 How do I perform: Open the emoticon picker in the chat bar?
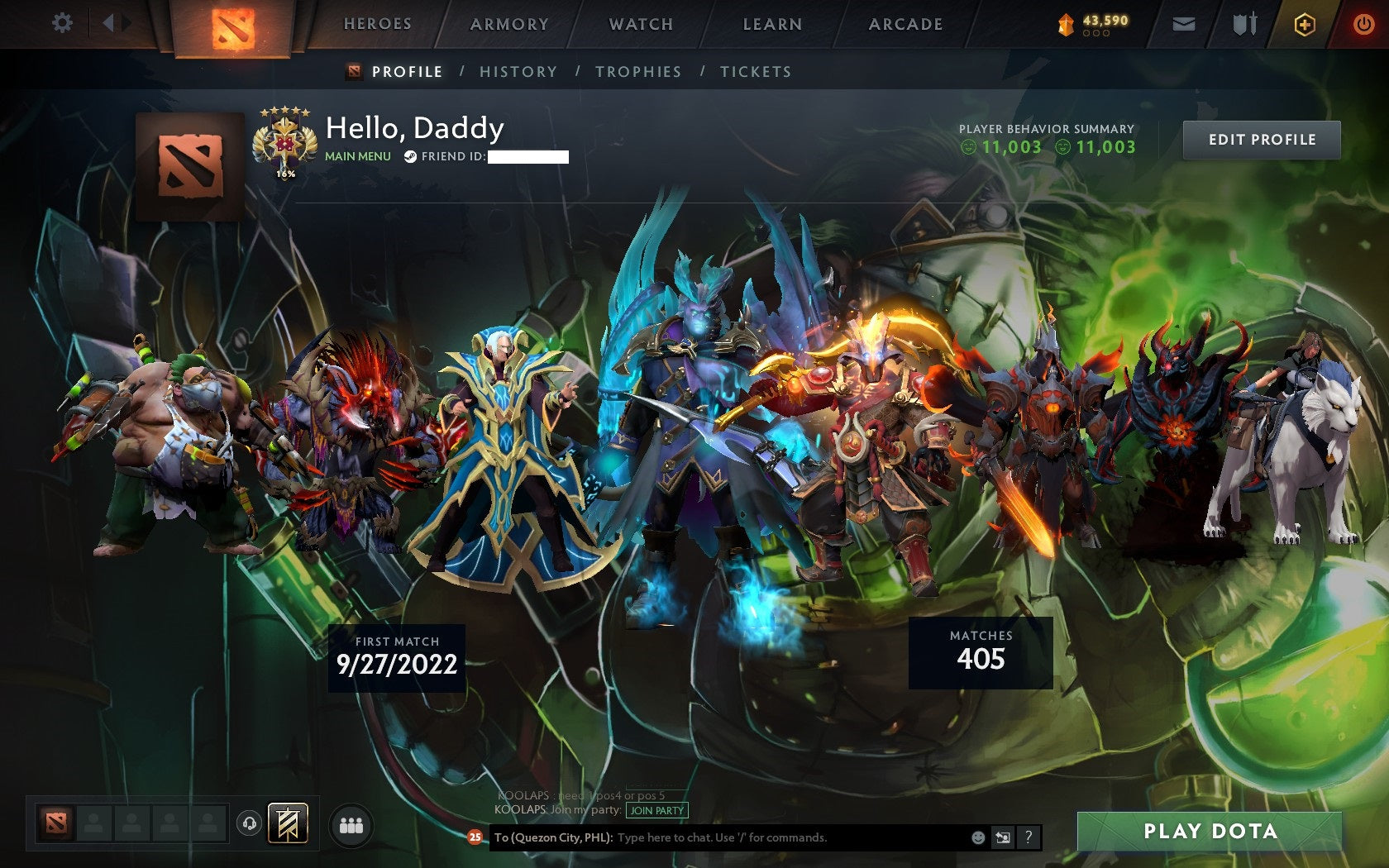tap(981, 837)
